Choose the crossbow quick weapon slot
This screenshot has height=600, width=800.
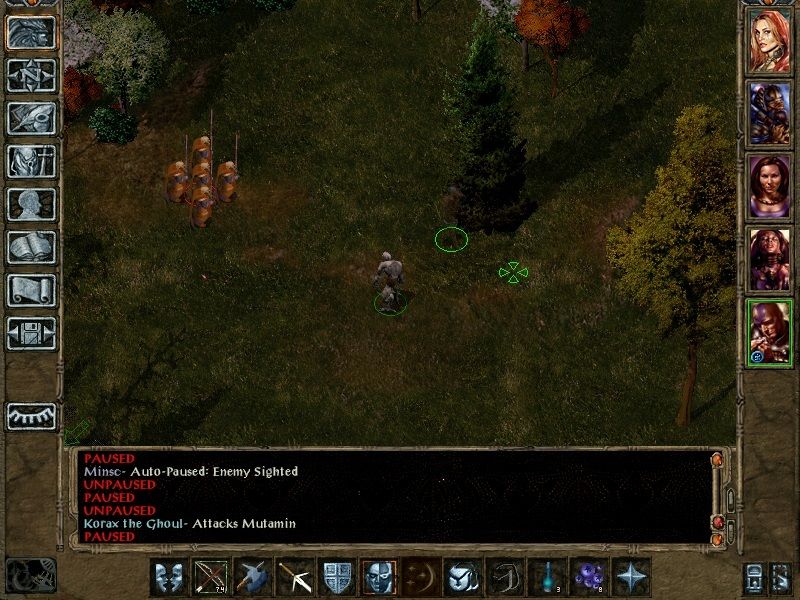[x=293, y=578]
